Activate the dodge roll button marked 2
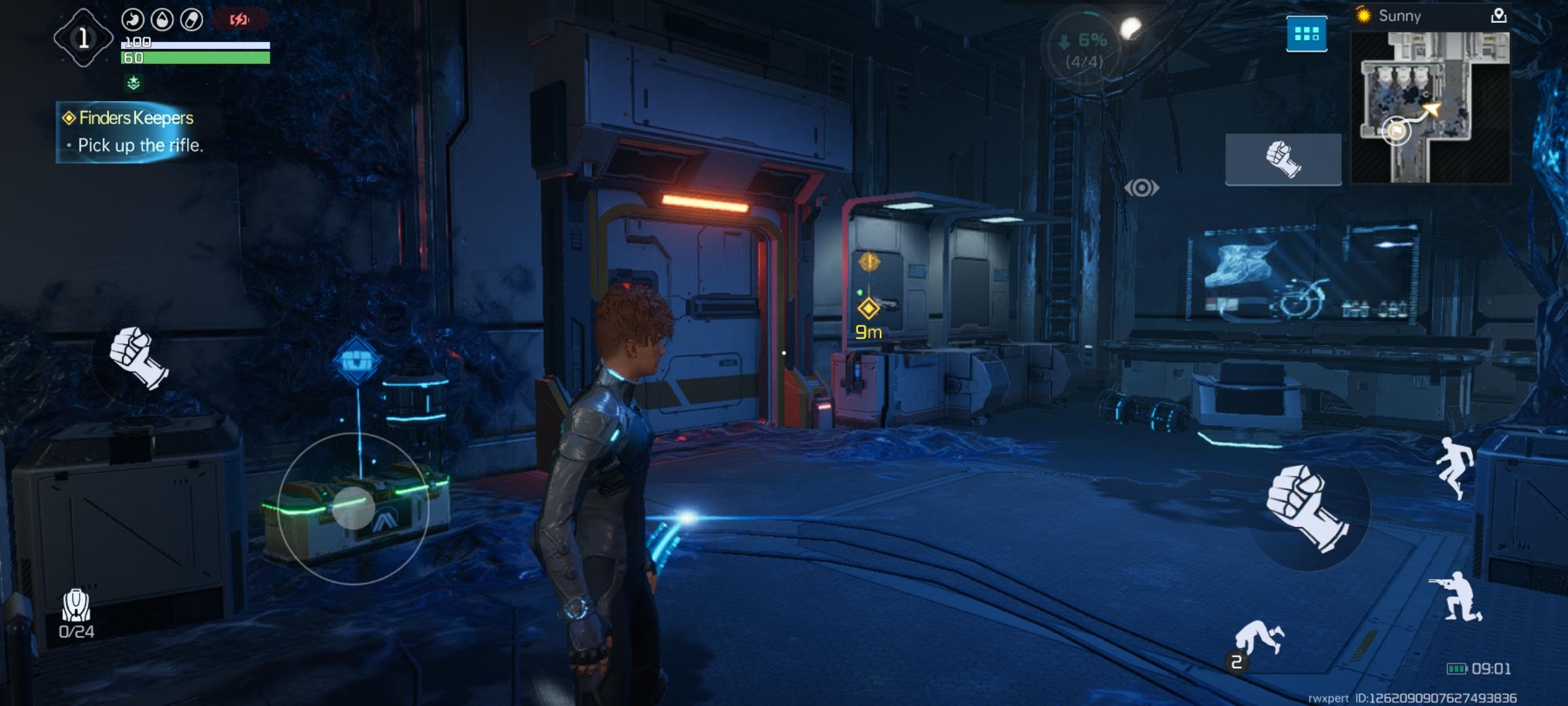The height and width of the screenshot is (706, 1568). pyautogui.click(x=1256, y=641)
